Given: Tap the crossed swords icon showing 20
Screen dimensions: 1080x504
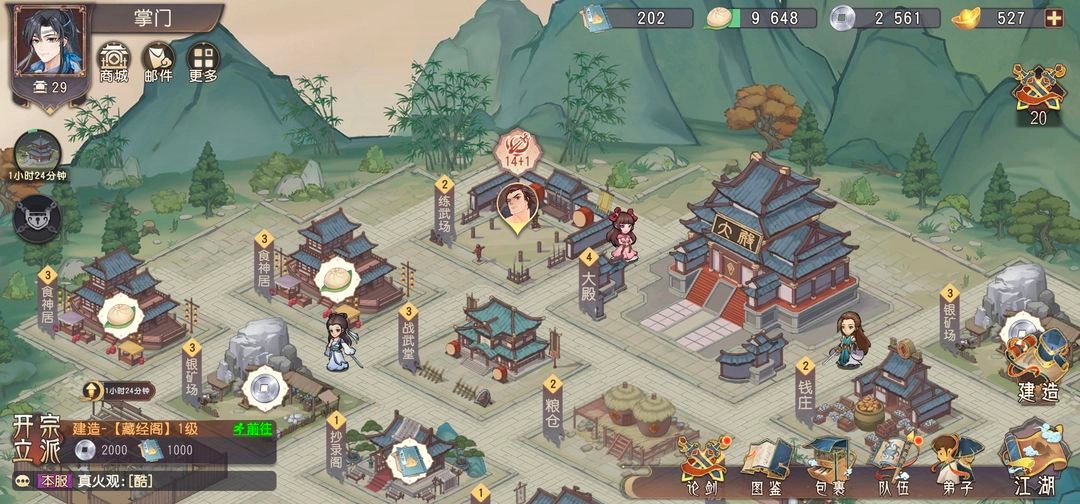Looking at the screenshot, I should 1038,92.
